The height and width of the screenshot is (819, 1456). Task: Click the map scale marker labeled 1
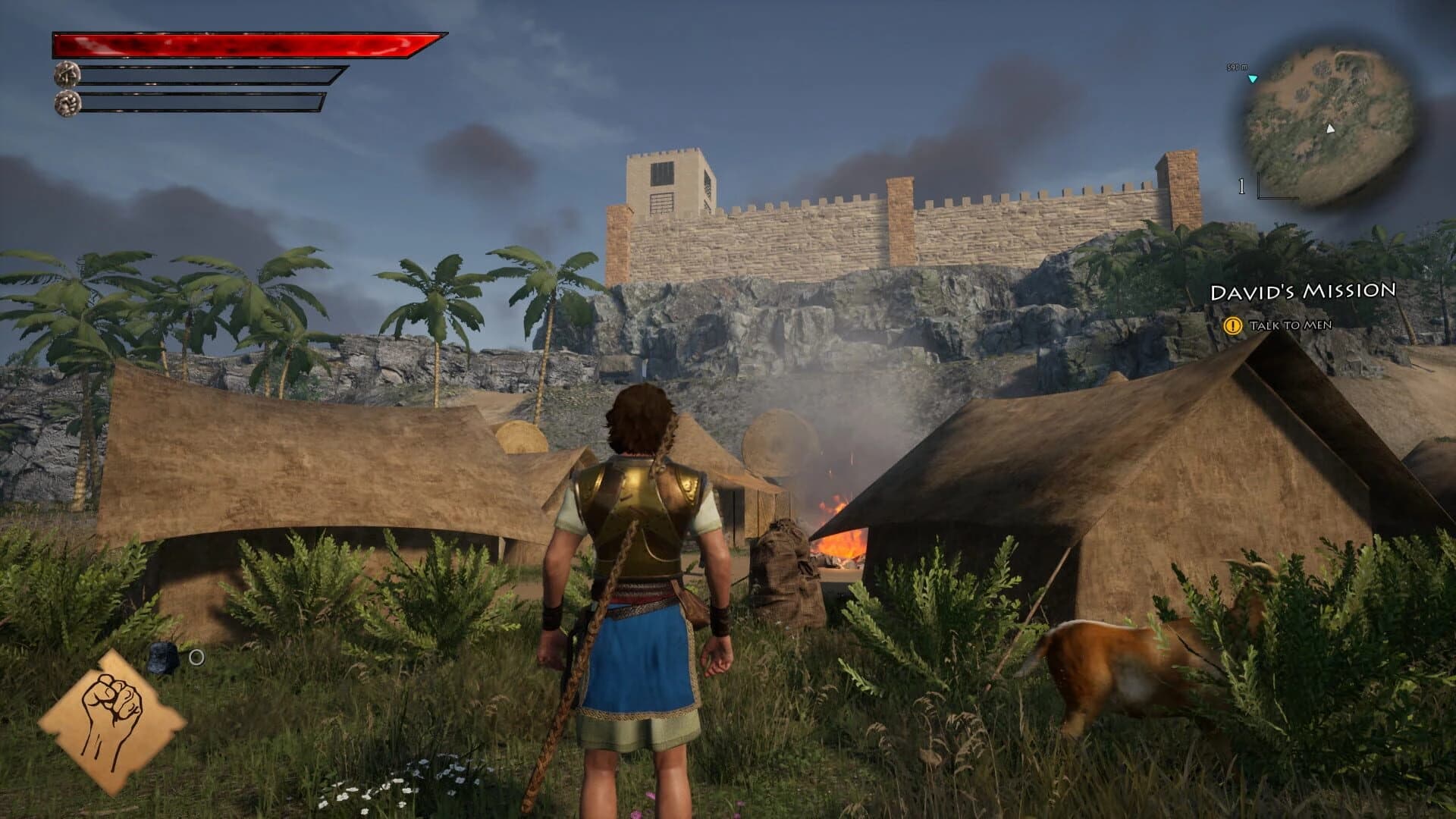point(1241,186)
